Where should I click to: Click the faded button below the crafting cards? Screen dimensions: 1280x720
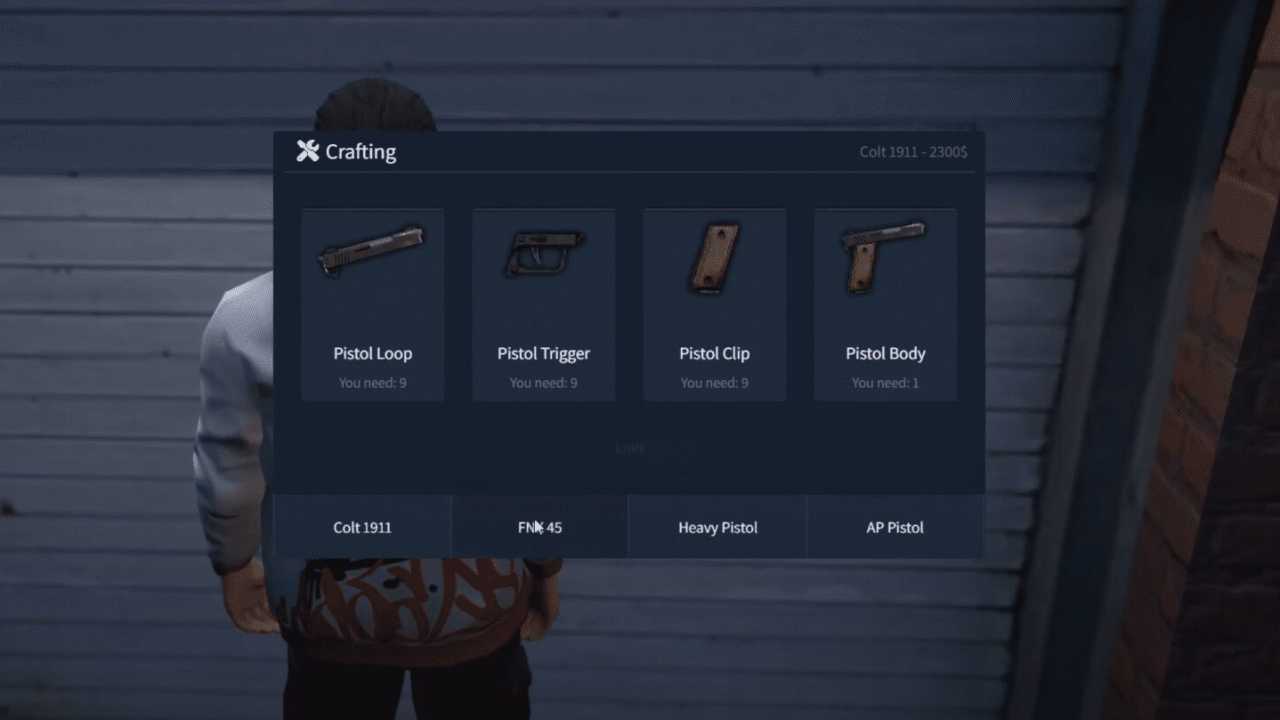click(630, 448)
